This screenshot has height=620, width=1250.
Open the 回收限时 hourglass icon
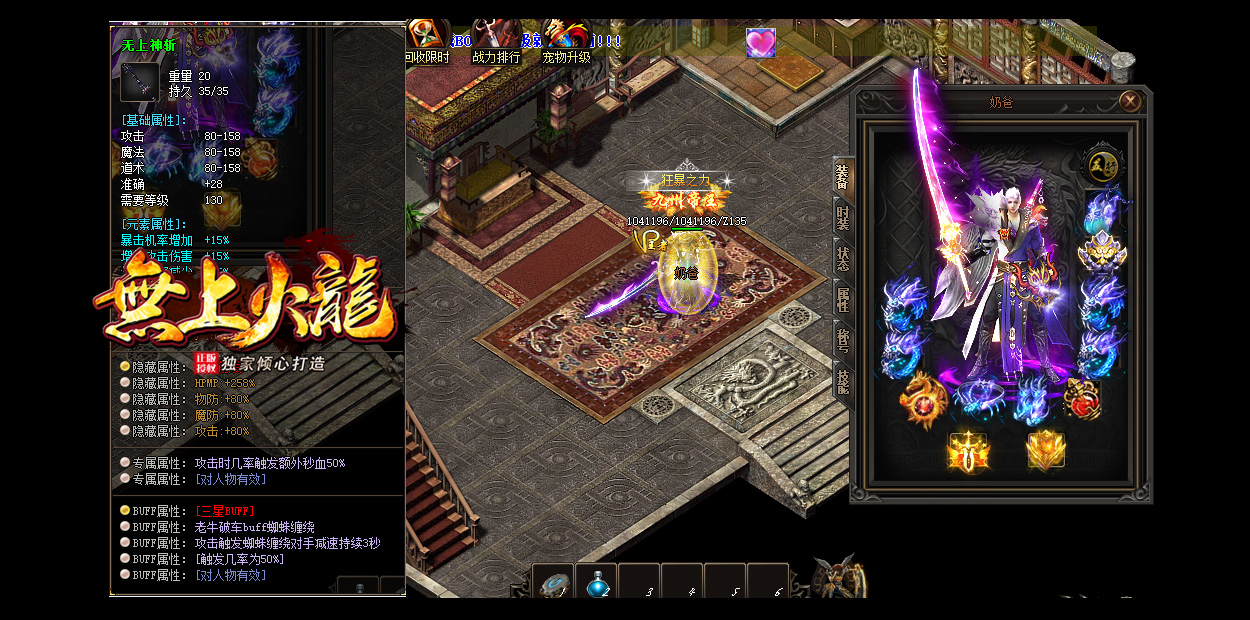point(427,36)
